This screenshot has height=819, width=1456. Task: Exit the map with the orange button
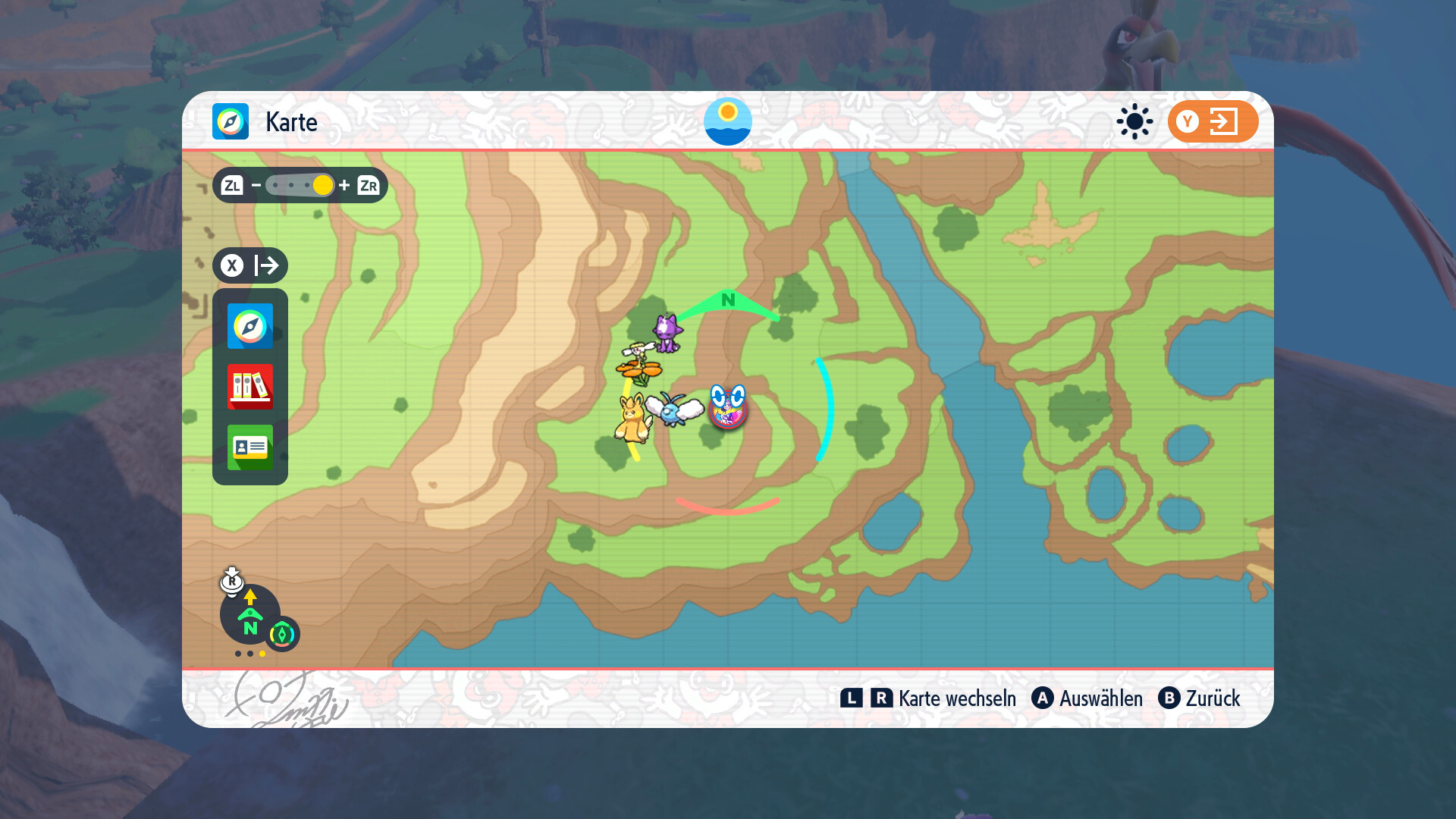point(1213,121)
